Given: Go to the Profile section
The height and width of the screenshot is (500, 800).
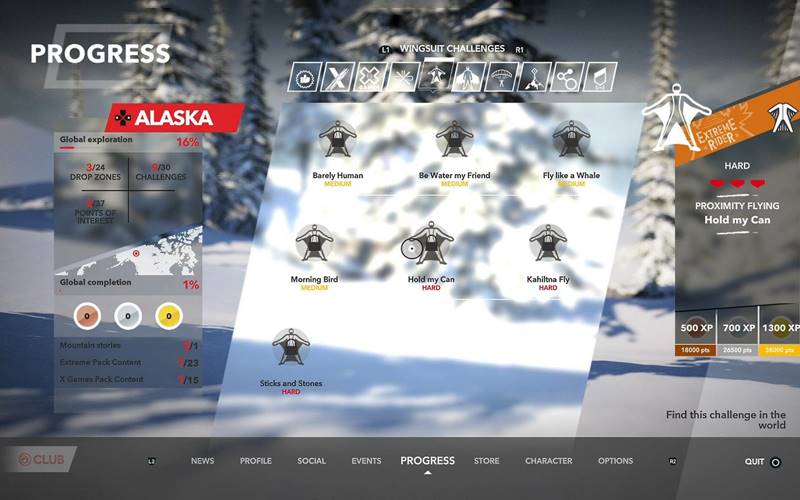Looking at the screenshot, I should (256, 461).
